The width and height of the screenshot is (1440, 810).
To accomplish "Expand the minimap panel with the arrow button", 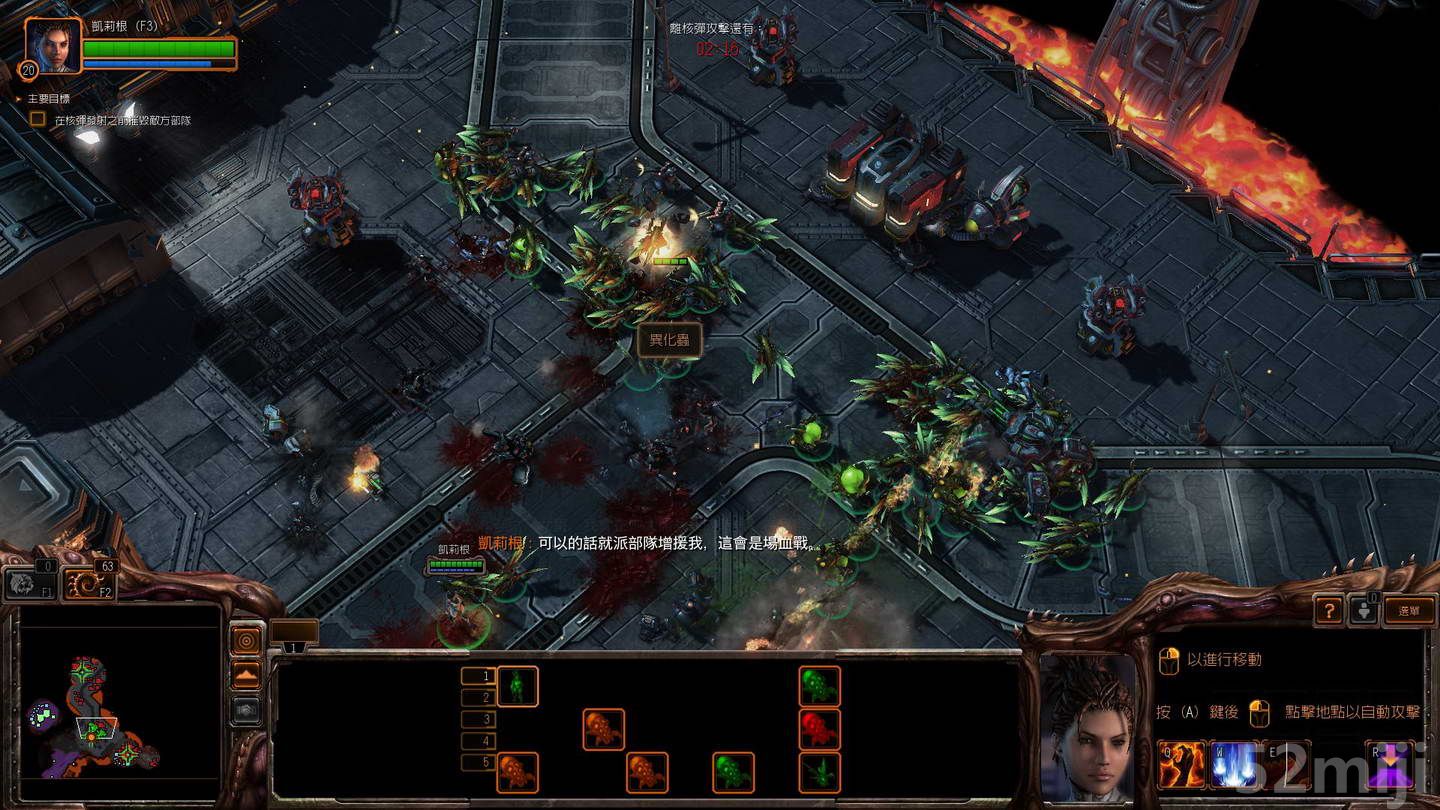I will coord(246,673).
